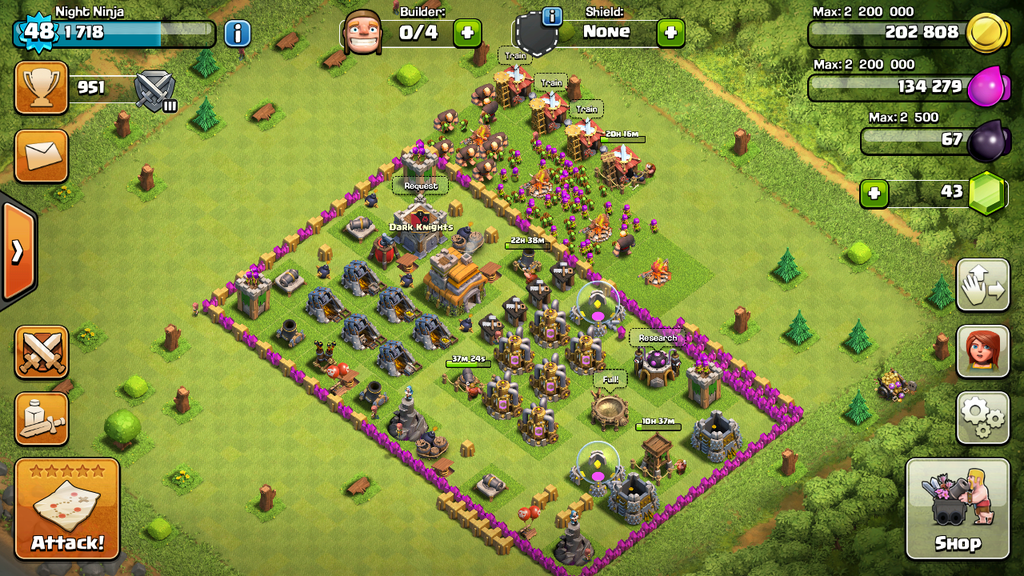Open the trophy leaderboard button
The height and width of the screenshot is (576, 1024).
coord(42,88)
